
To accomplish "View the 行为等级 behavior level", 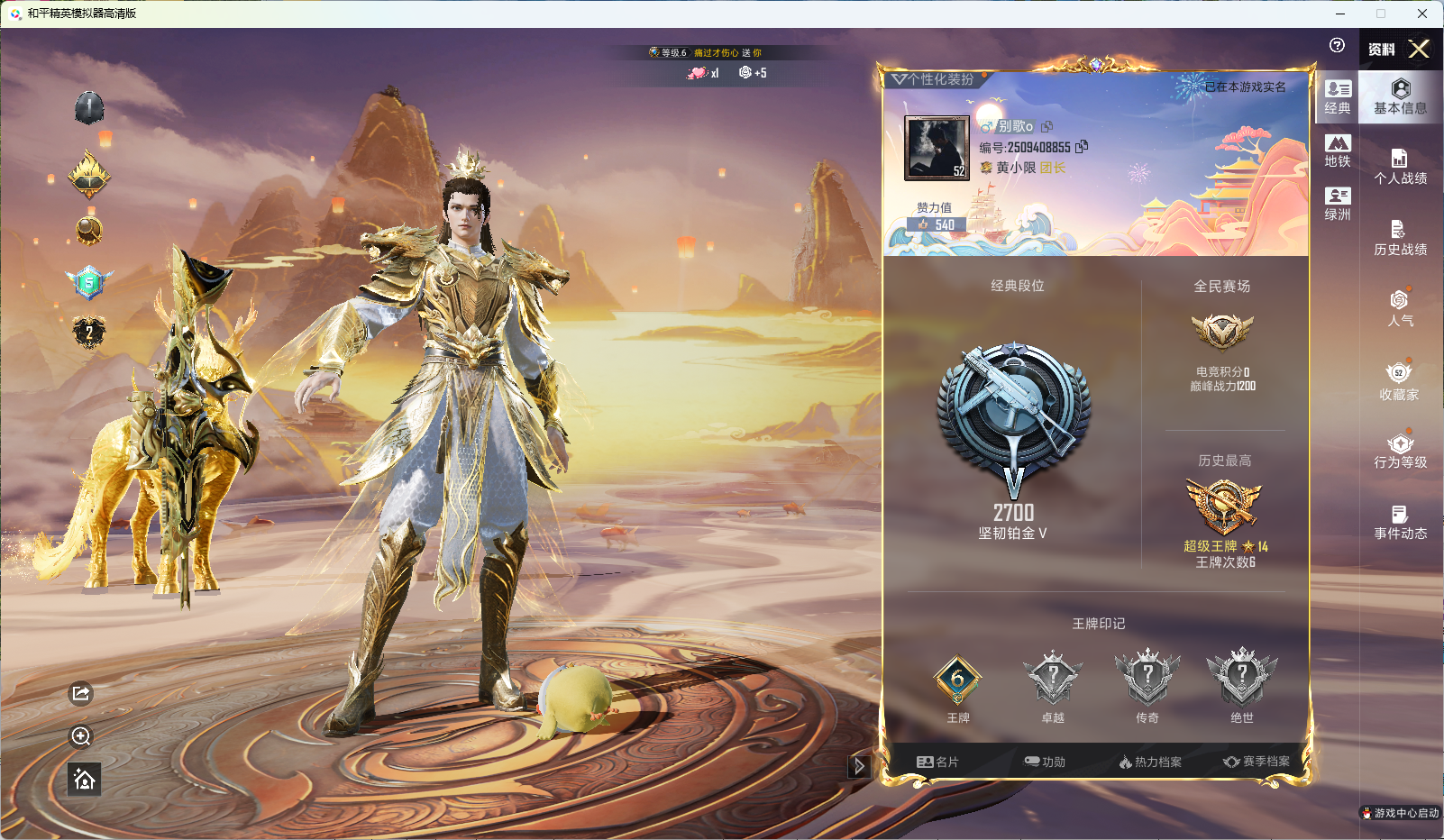I will tap(1400, 451).
